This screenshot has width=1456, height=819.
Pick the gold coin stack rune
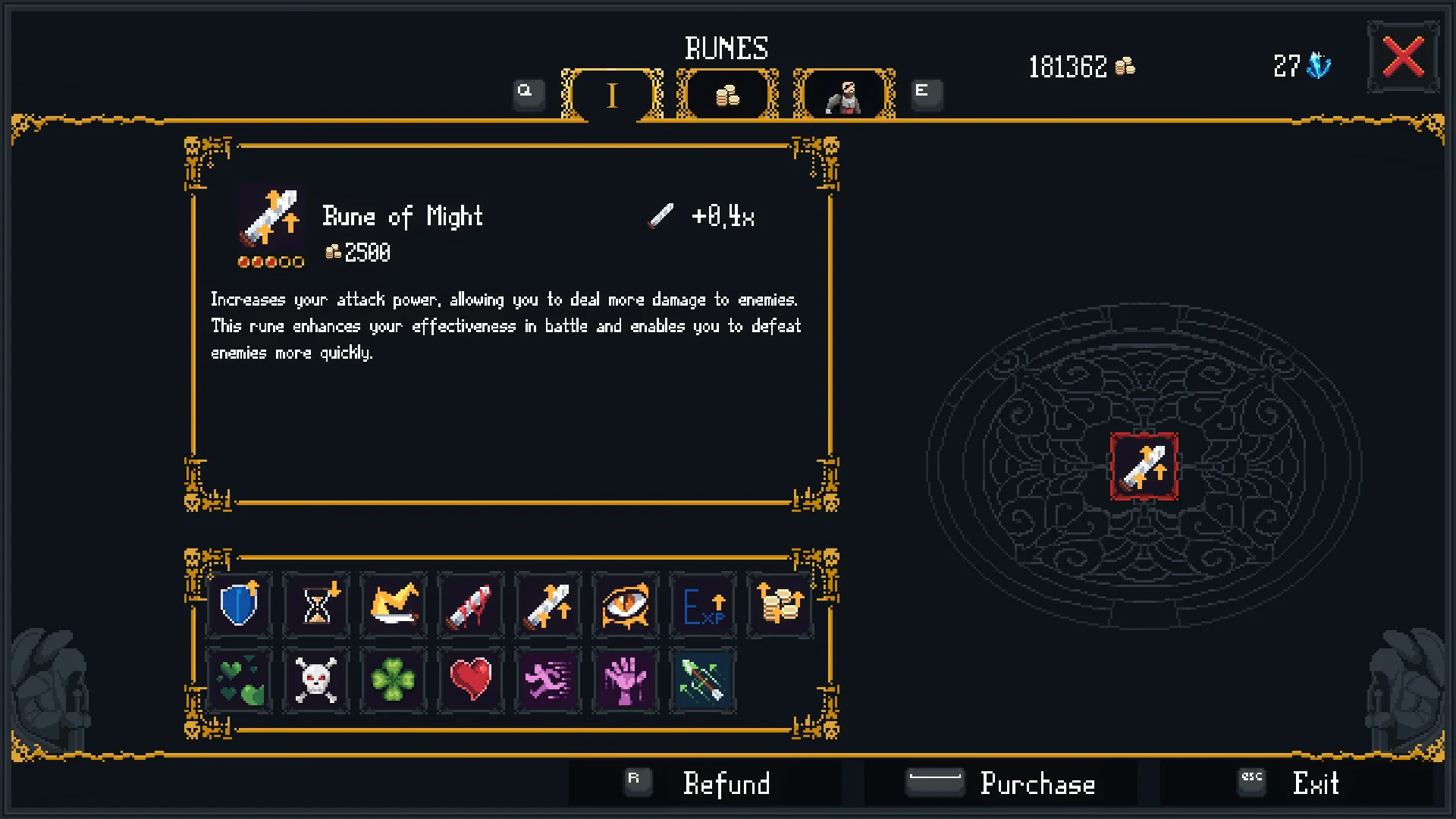[780, 605]
